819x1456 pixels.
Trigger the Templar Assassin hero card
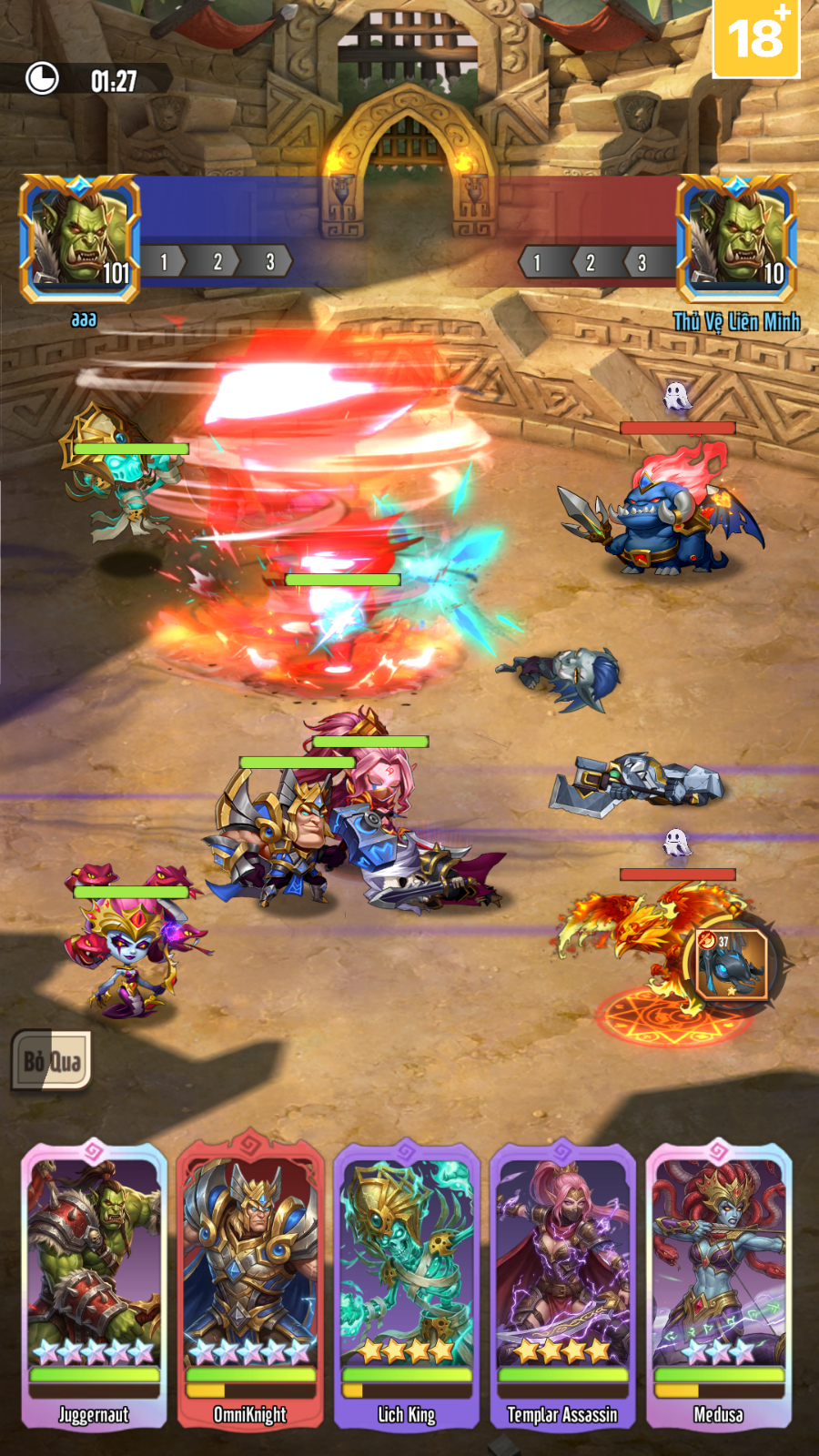pos(562,1283)
